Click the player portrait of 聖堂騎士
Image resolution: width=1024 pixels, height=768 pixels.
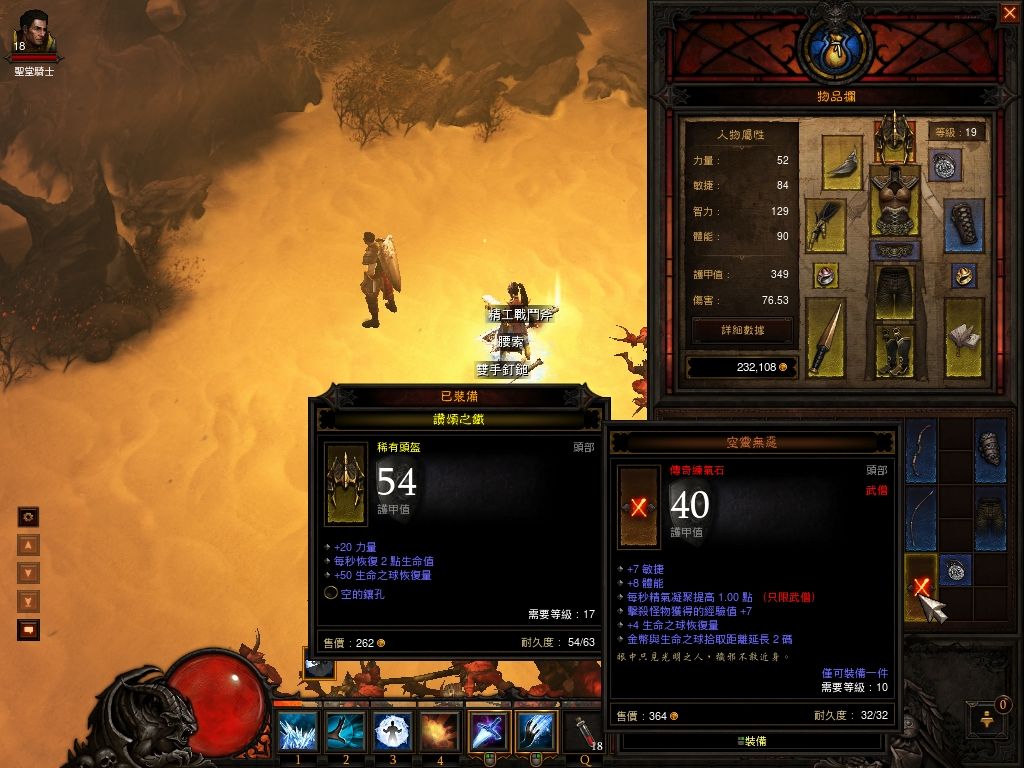tap(34, 34)
